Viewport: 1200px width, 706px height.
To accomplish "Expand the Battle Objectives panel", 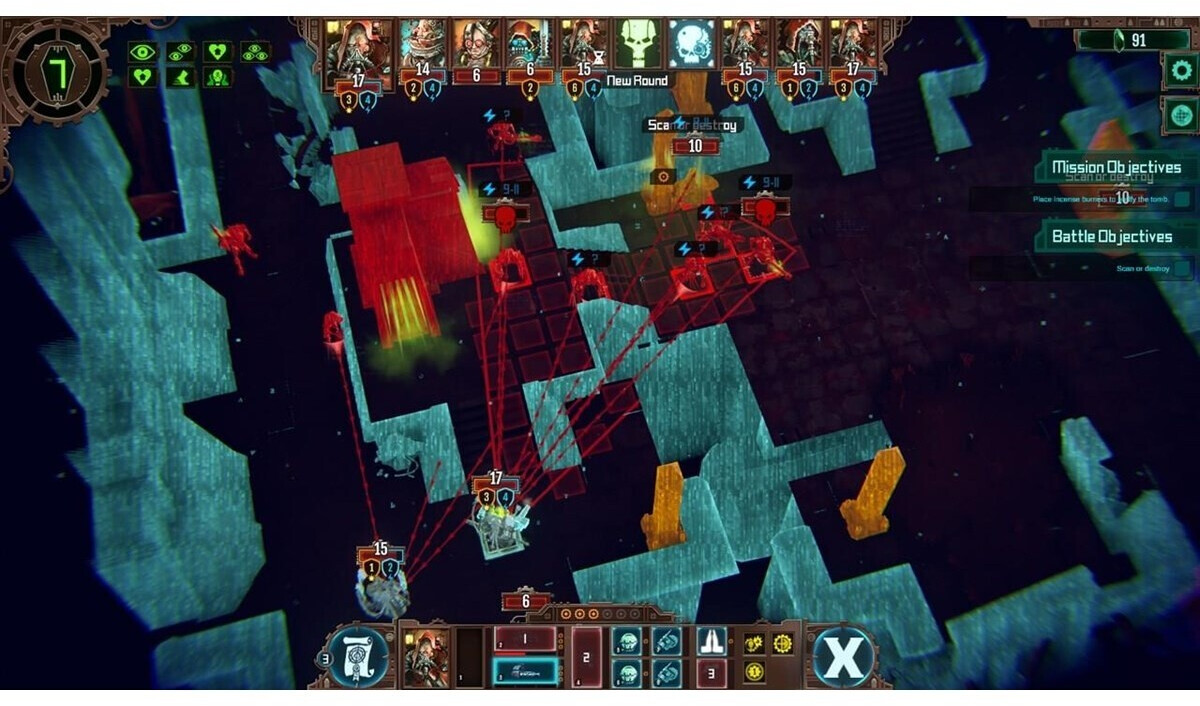I will tap(1111, 237).
